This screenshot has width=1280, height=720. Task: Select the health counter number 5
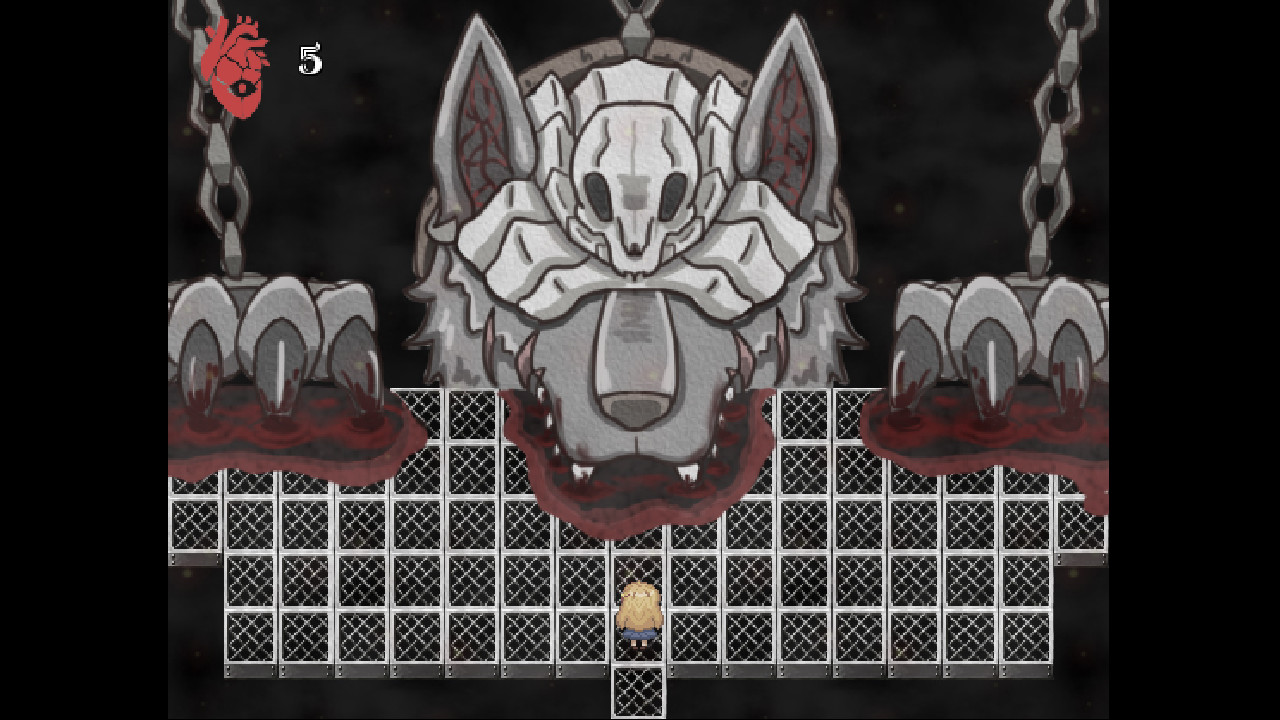click(x=309, y=60)
